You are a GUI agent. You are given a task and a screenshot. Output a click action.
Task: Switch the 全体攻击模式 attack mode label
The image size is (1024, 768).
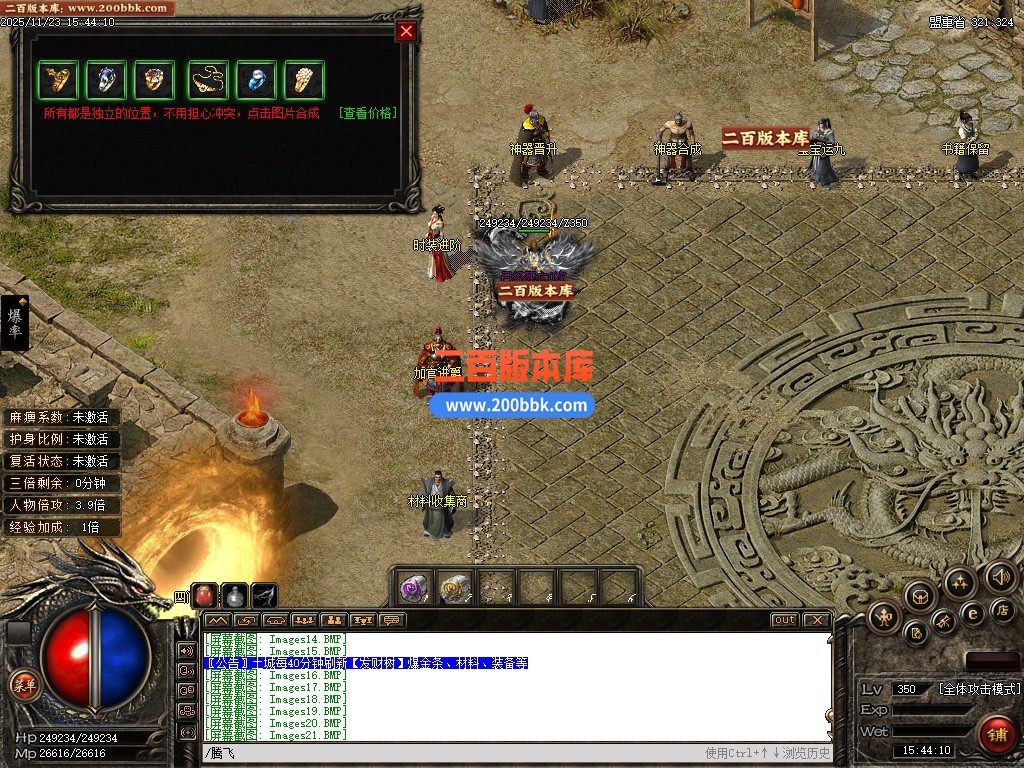(x=979, y=689)
